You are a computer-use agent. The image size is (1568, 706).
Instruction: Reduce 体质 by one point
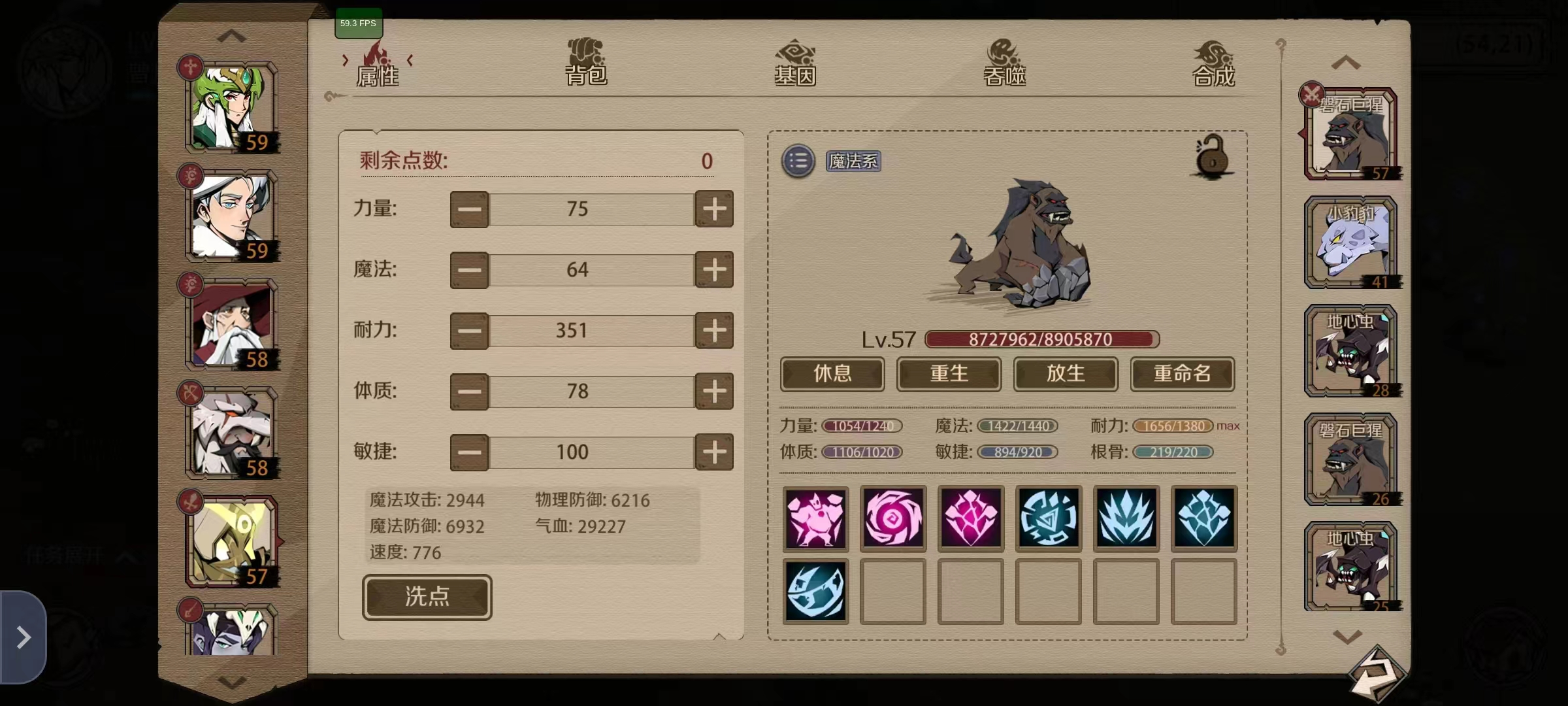point(469,392)
